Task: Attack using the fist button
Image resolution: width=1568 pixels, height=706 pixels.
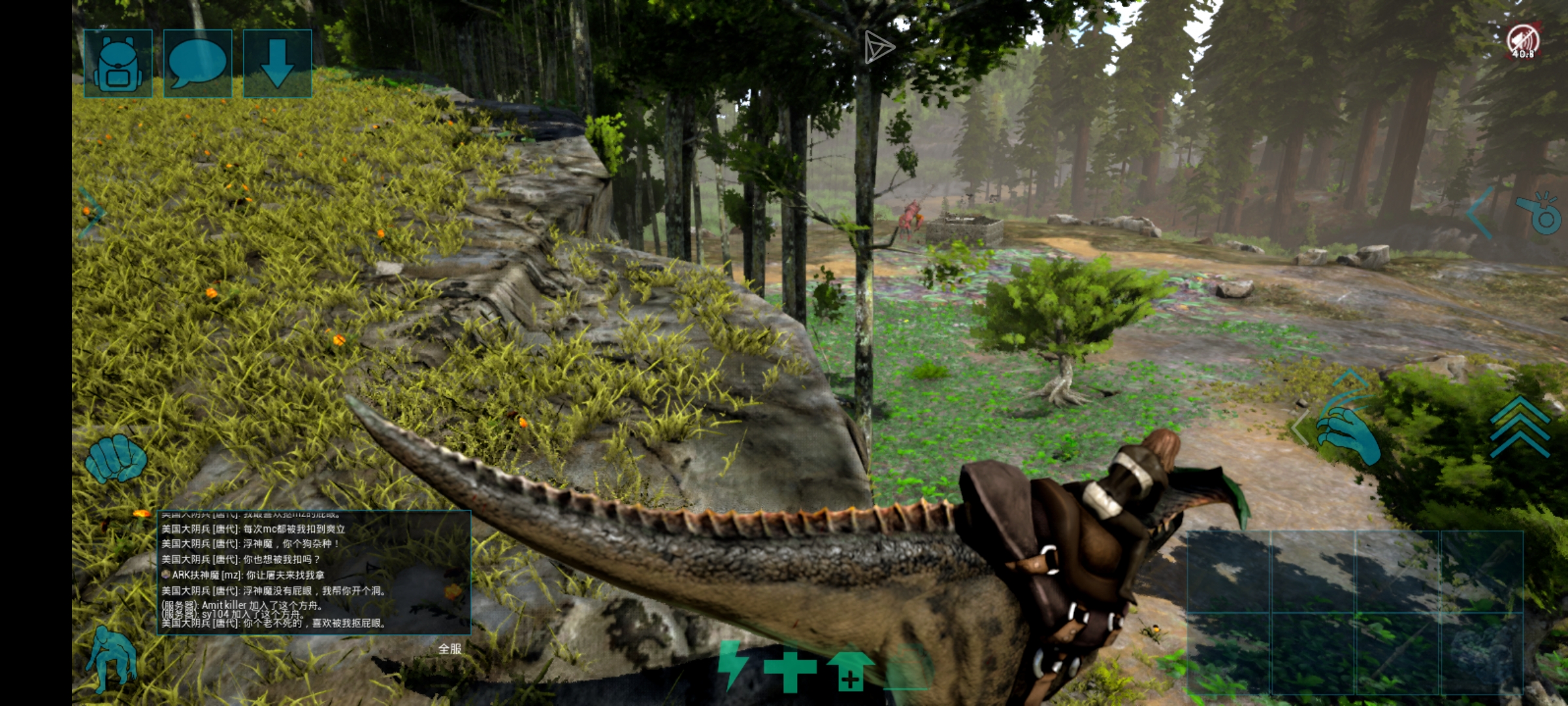Action: point(116,458)
